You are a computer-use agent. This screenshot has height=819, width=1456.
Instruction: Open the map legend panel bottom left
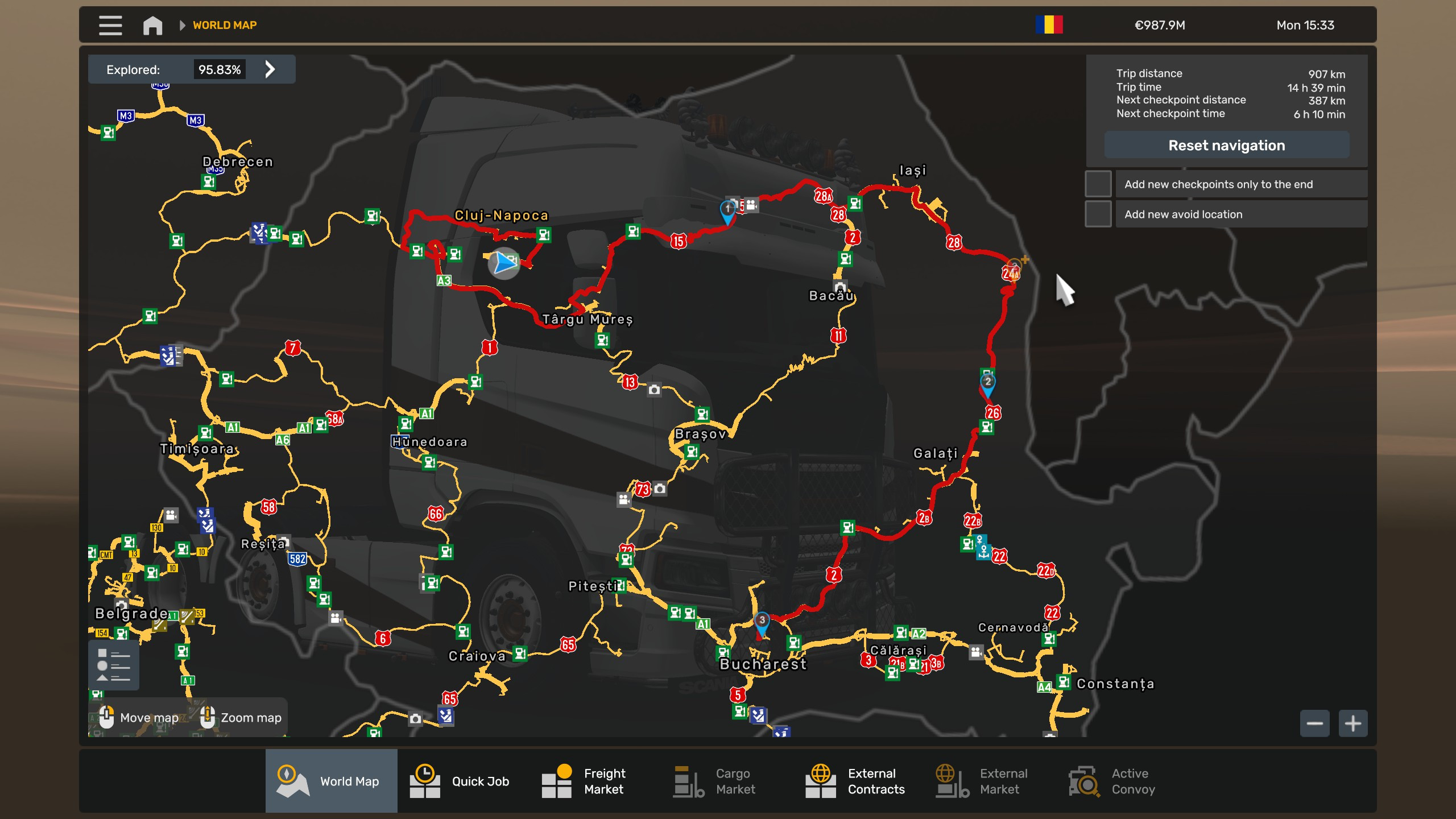[x=114, y=664]
